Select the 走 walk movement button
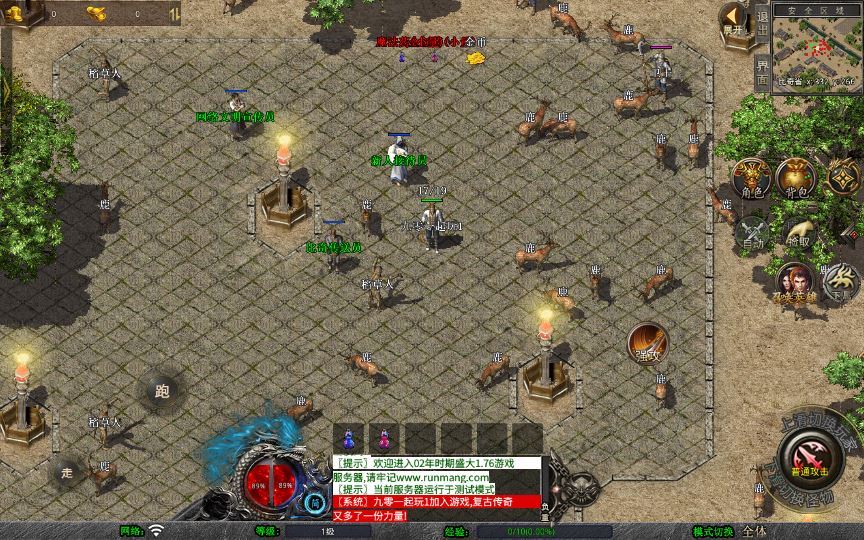864x540 pixels. point(67,470)
